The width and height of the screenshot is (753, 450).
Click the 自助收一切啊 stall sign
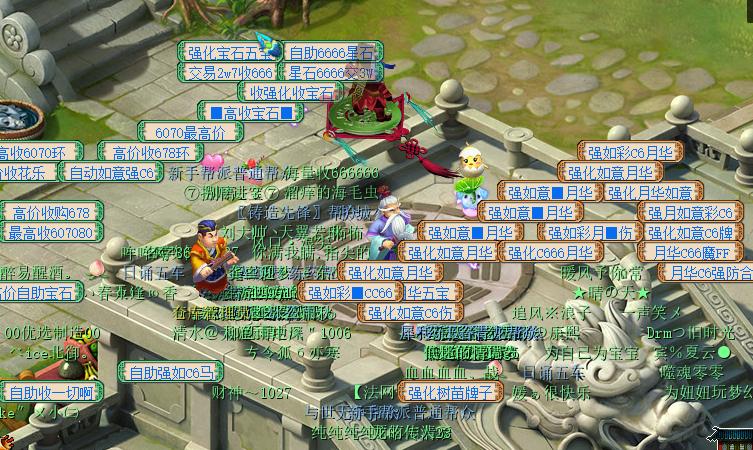click(x=51, y=391)
